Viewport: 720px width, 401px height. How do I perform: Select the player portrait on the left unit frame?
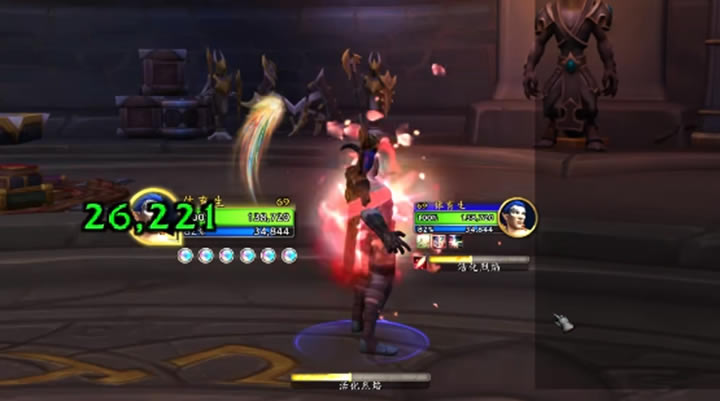[x=155, y=214]
